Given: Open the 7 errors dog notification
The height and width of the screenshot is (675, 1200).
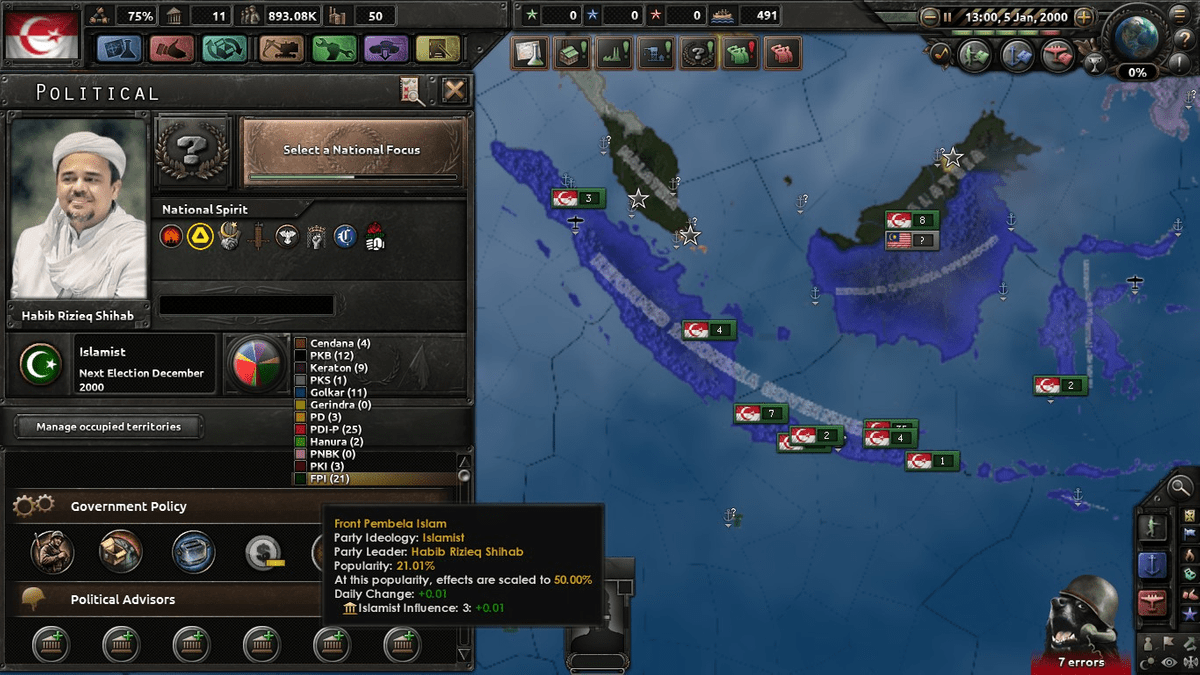Looking at the screenshot, I should (x=1081, y=625).
